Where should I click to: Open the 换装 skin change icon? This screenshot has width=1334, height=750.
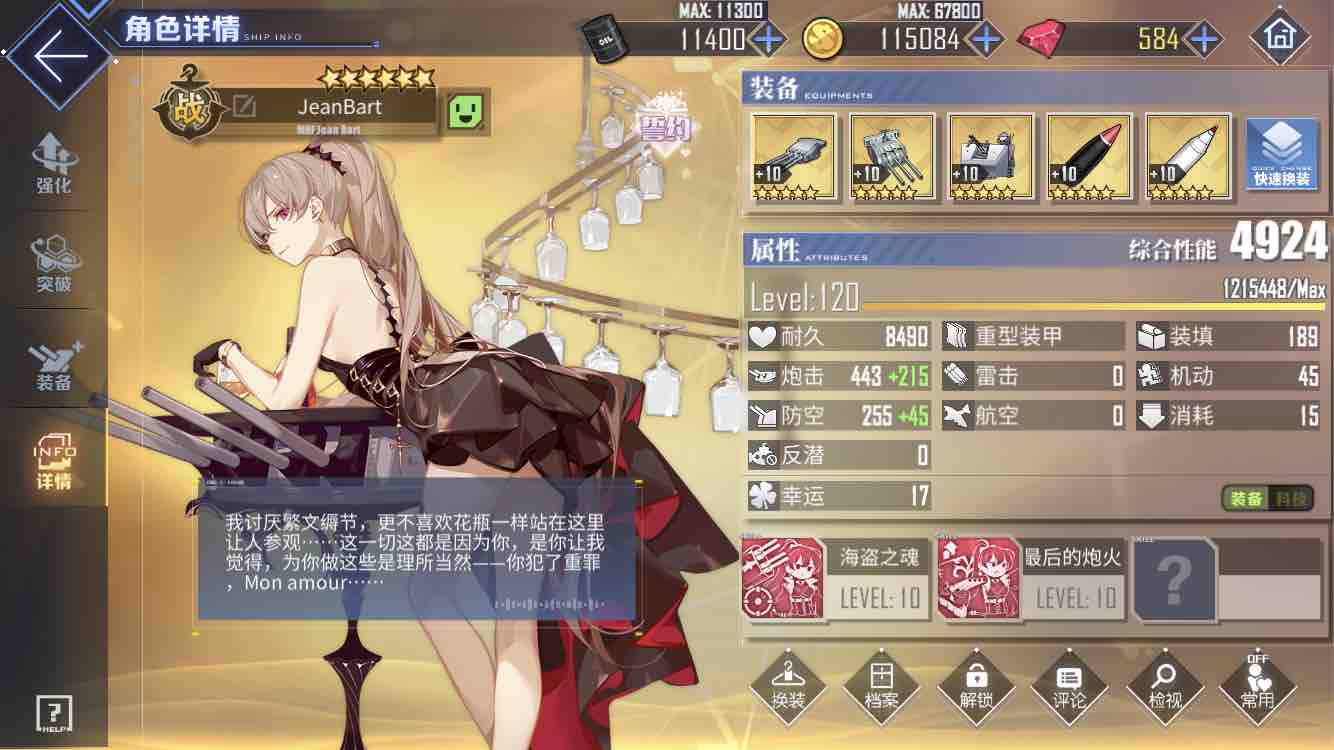787,687
